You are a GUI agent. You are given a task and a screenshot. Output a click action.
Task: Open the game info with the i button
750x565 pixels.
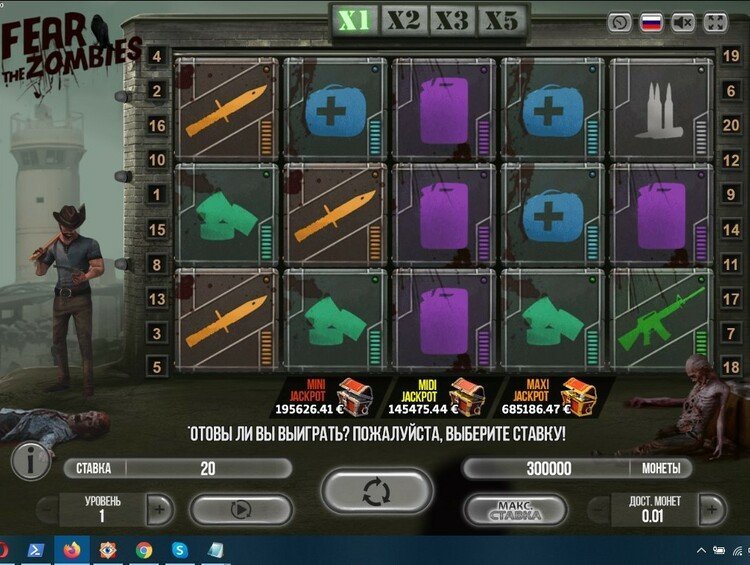pos(31,462)
